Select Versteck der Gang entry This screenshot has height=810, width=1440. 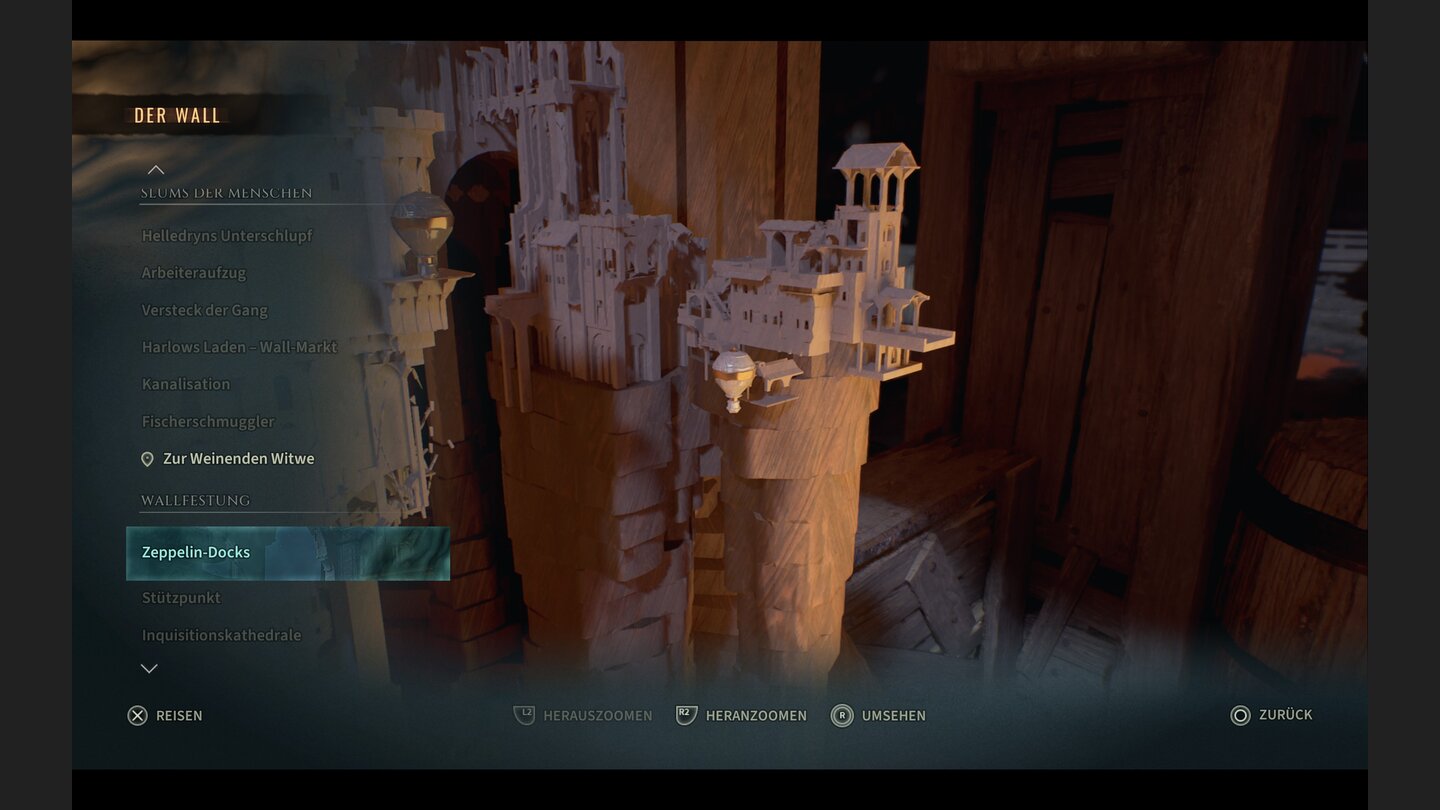(x=205, y=310)
